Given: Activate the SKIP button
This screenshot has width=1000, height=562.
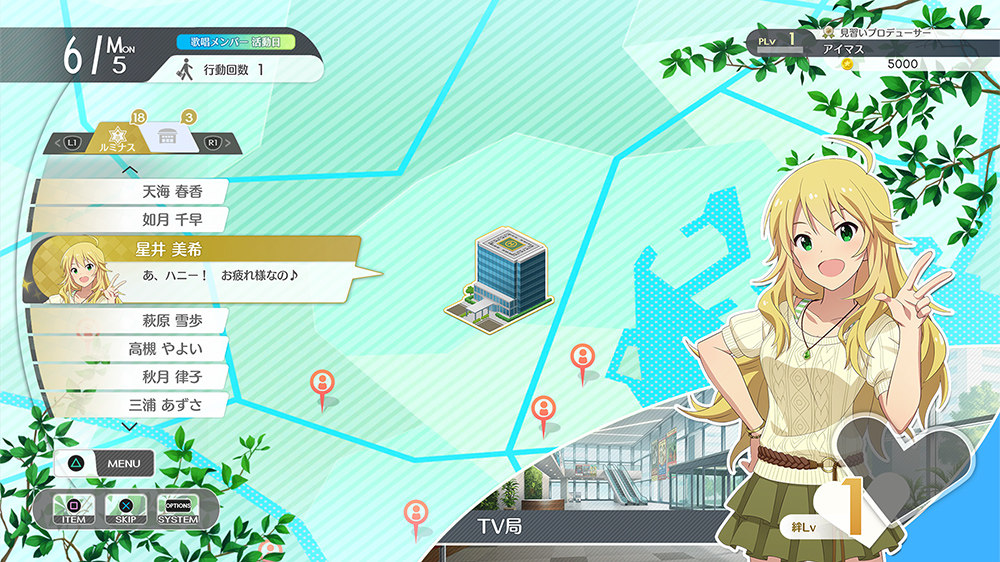Looking at the screenshot, I should click(125, 509).
